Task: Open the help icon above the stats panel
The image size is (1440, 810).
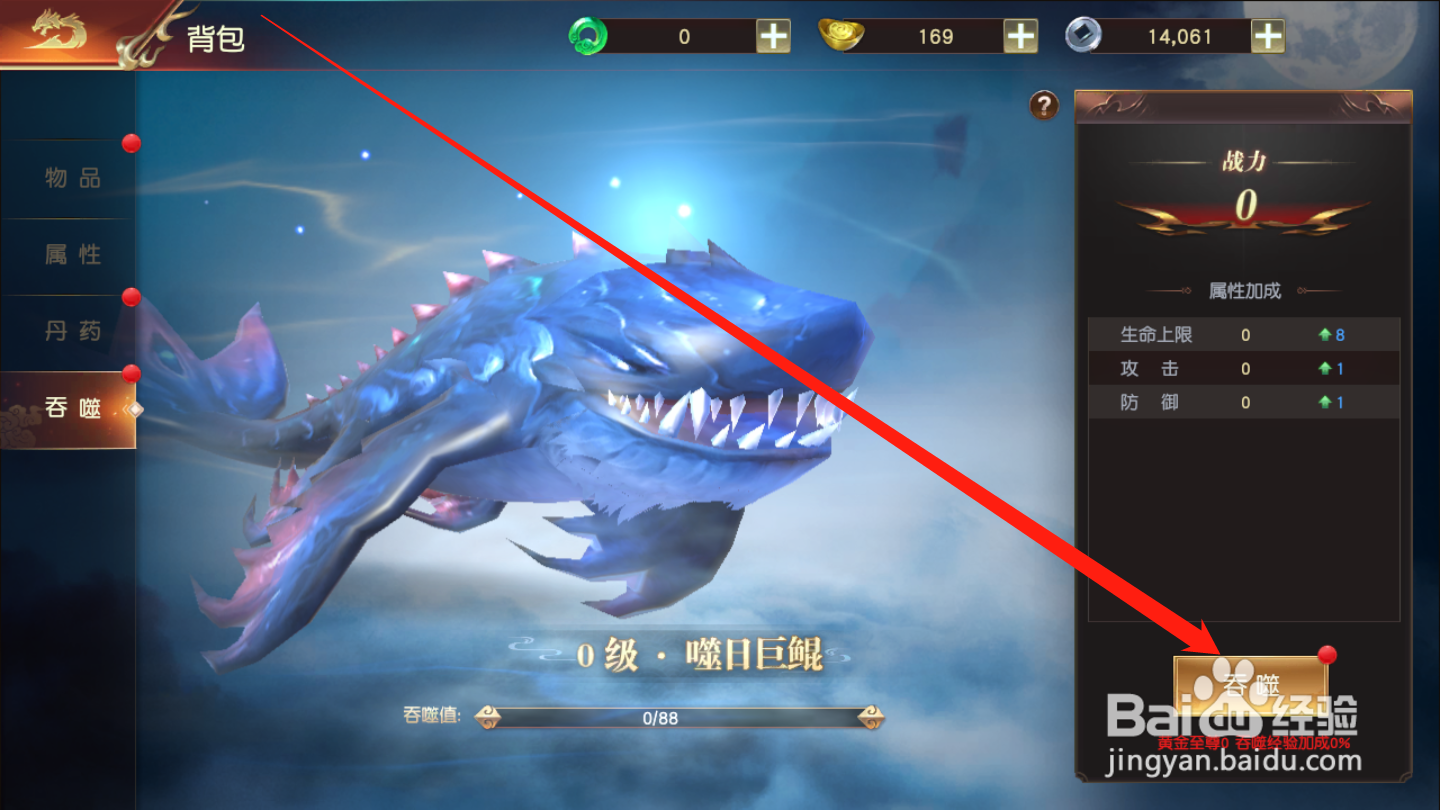Action: point(1042,107)
